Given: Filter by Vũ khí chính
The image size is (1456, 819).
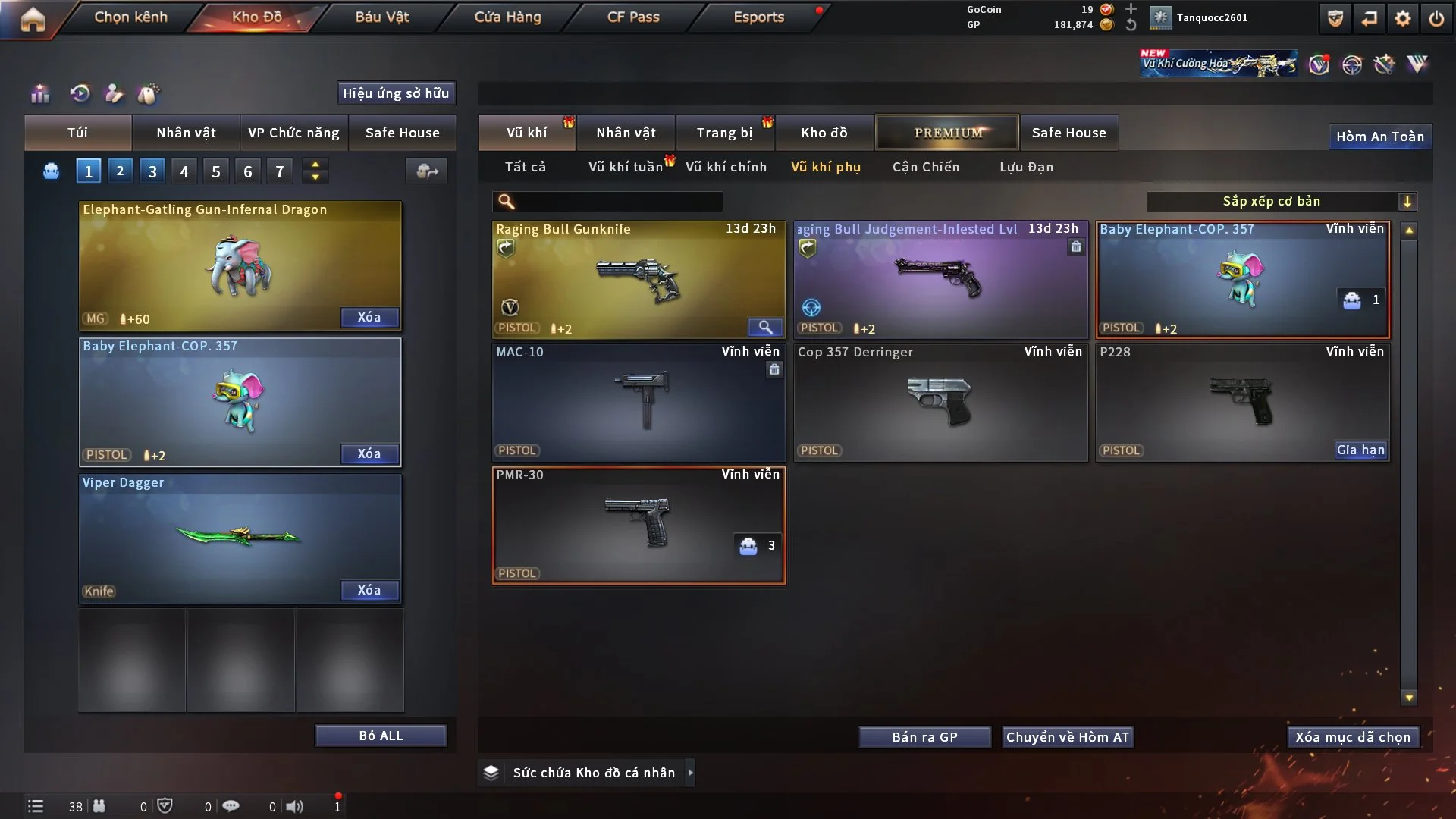Looking at the screenshot, I should click(726, 167).
